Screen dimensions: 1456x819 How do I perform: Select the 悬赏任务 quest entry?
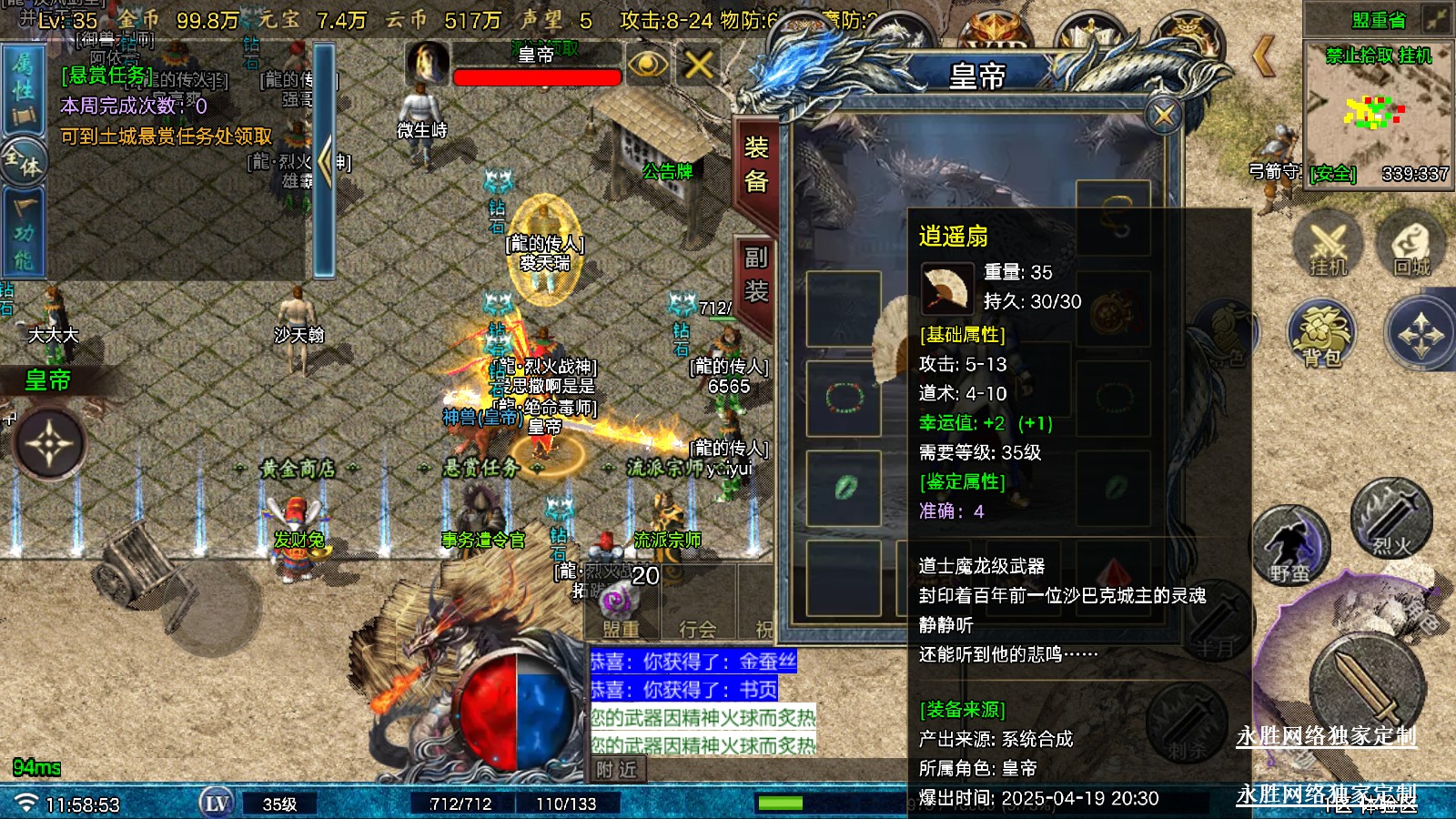coord(106,76)
